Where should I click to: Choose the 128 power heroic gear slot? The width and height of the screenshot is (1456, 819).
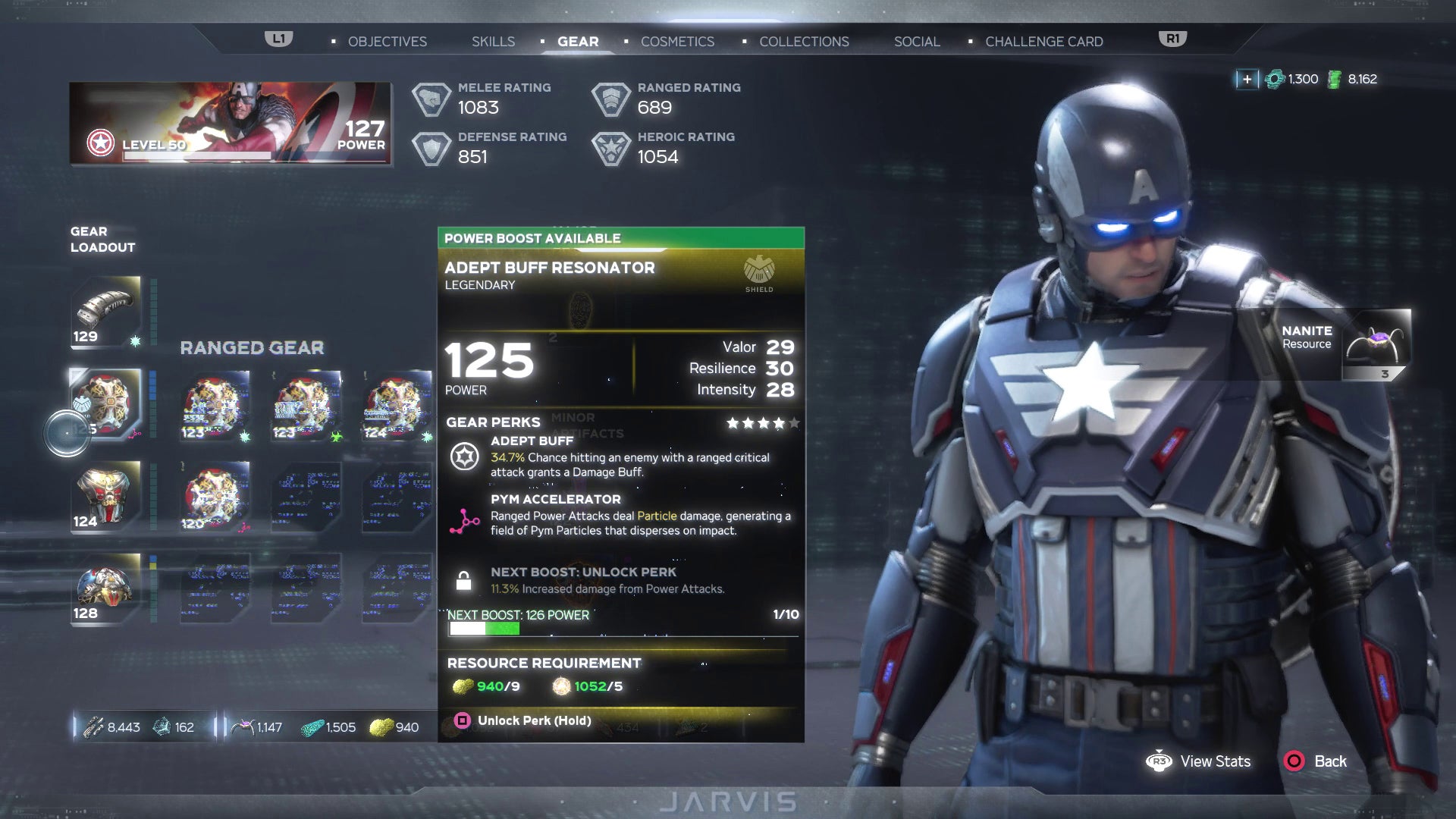[x=106, y=588]
